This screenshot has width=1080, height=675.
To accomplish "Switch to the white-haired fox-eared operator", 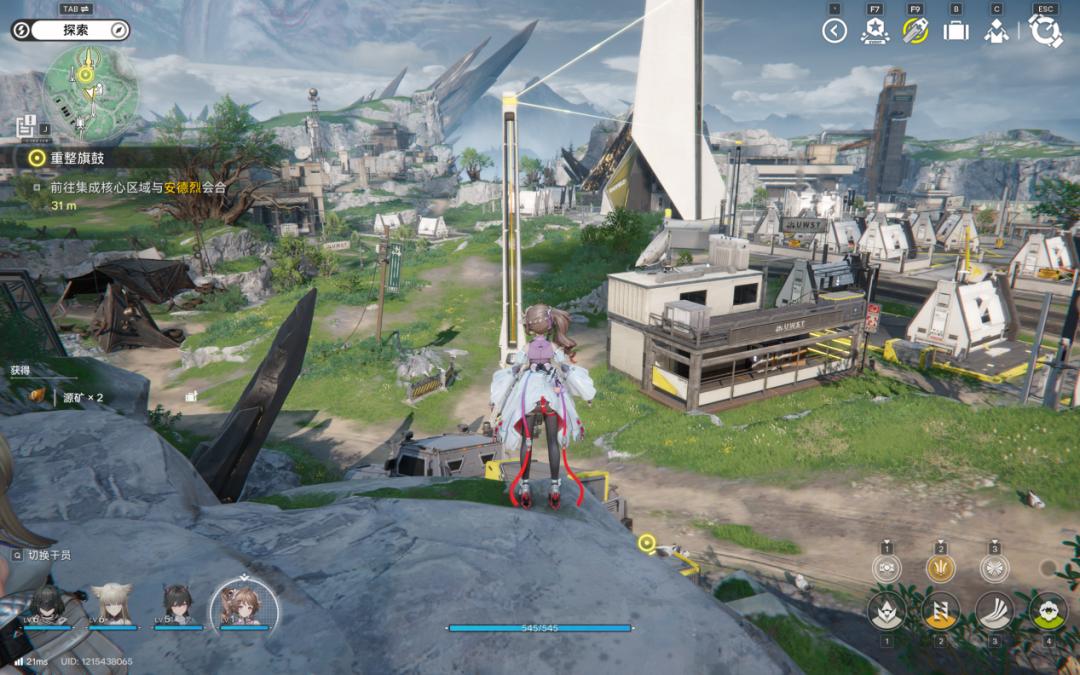I will point(112,605).
